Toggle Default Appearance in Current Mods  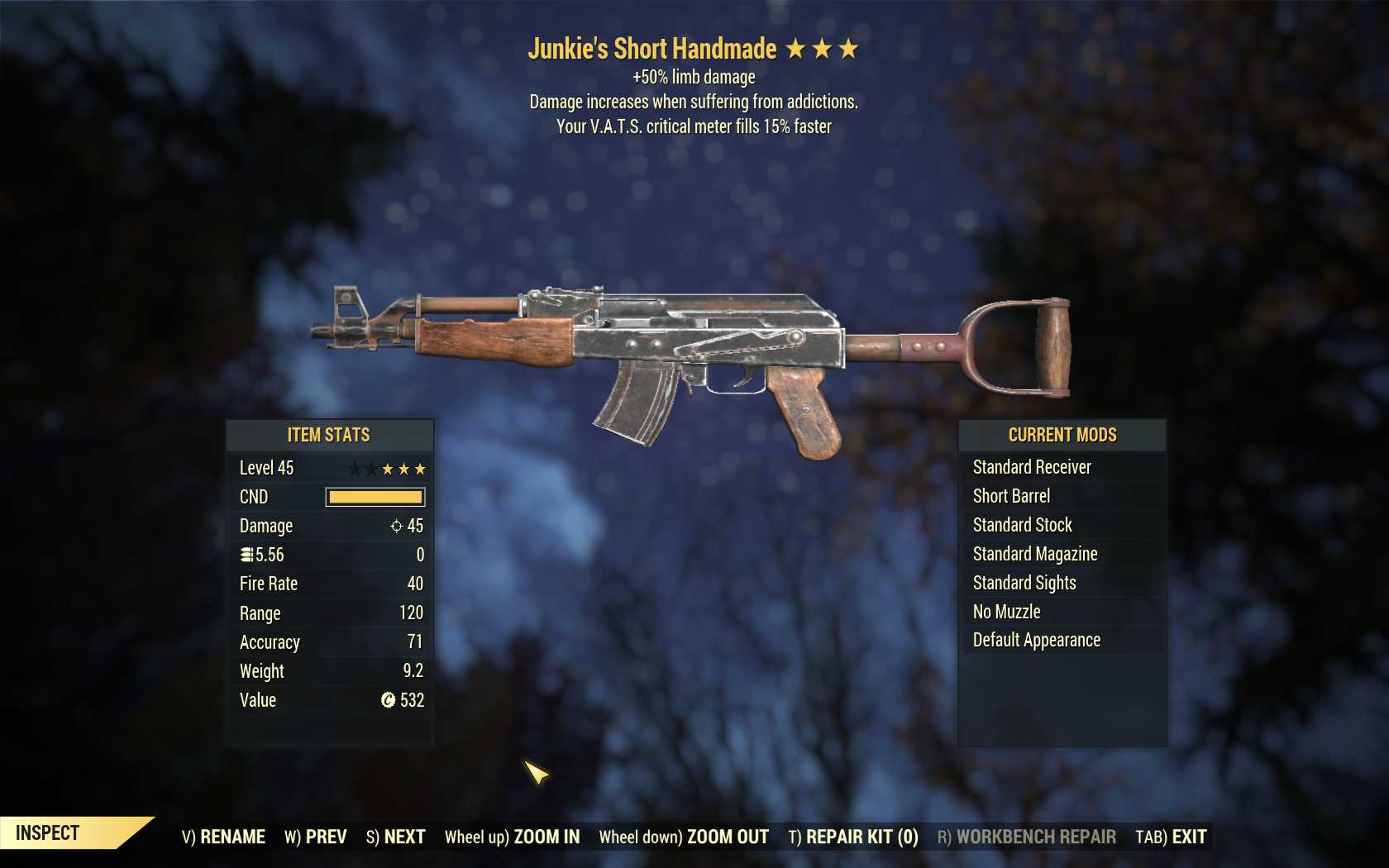click(x=1036, y=640)
